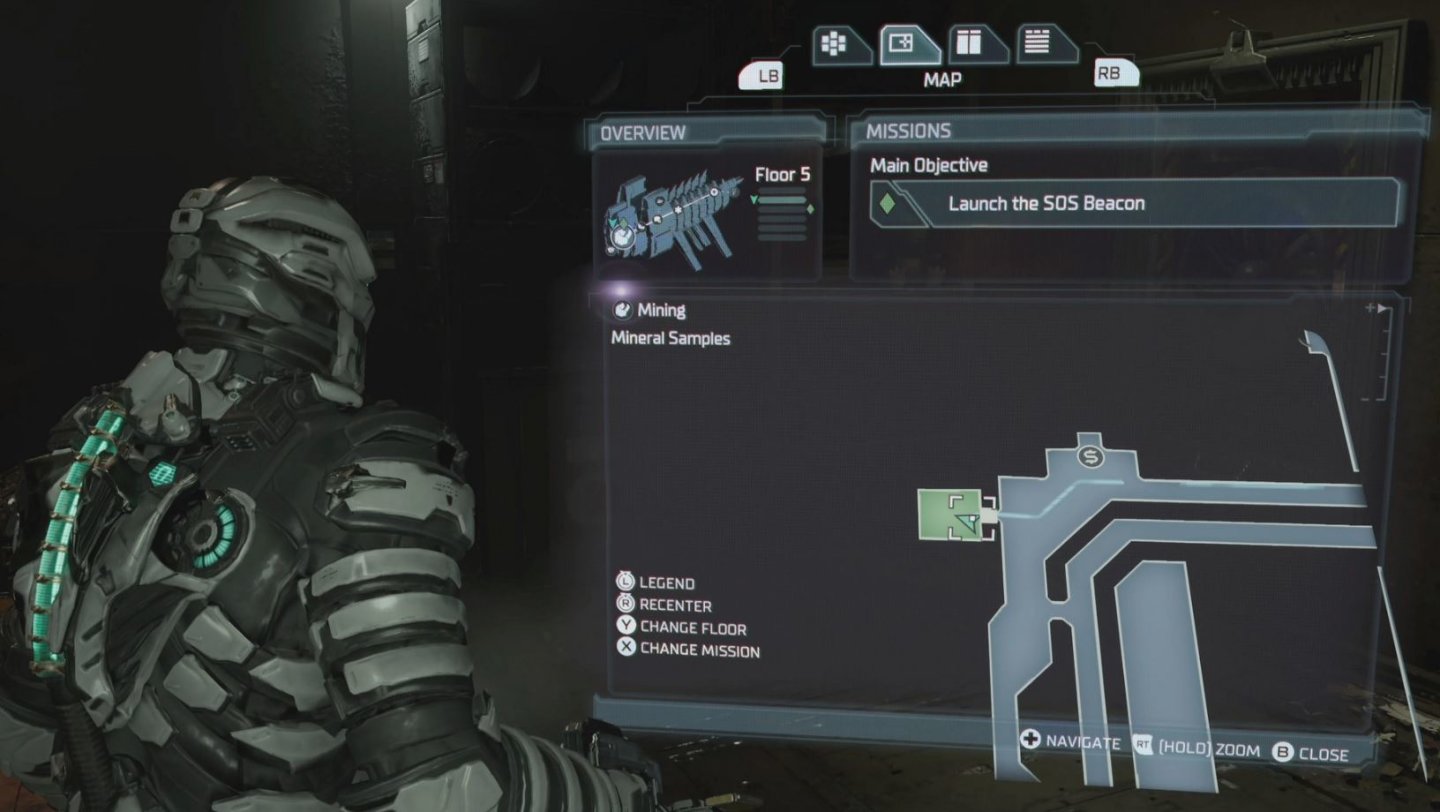Click the Mining chapter icon
1440x812 pixels.
click(622, 310)
